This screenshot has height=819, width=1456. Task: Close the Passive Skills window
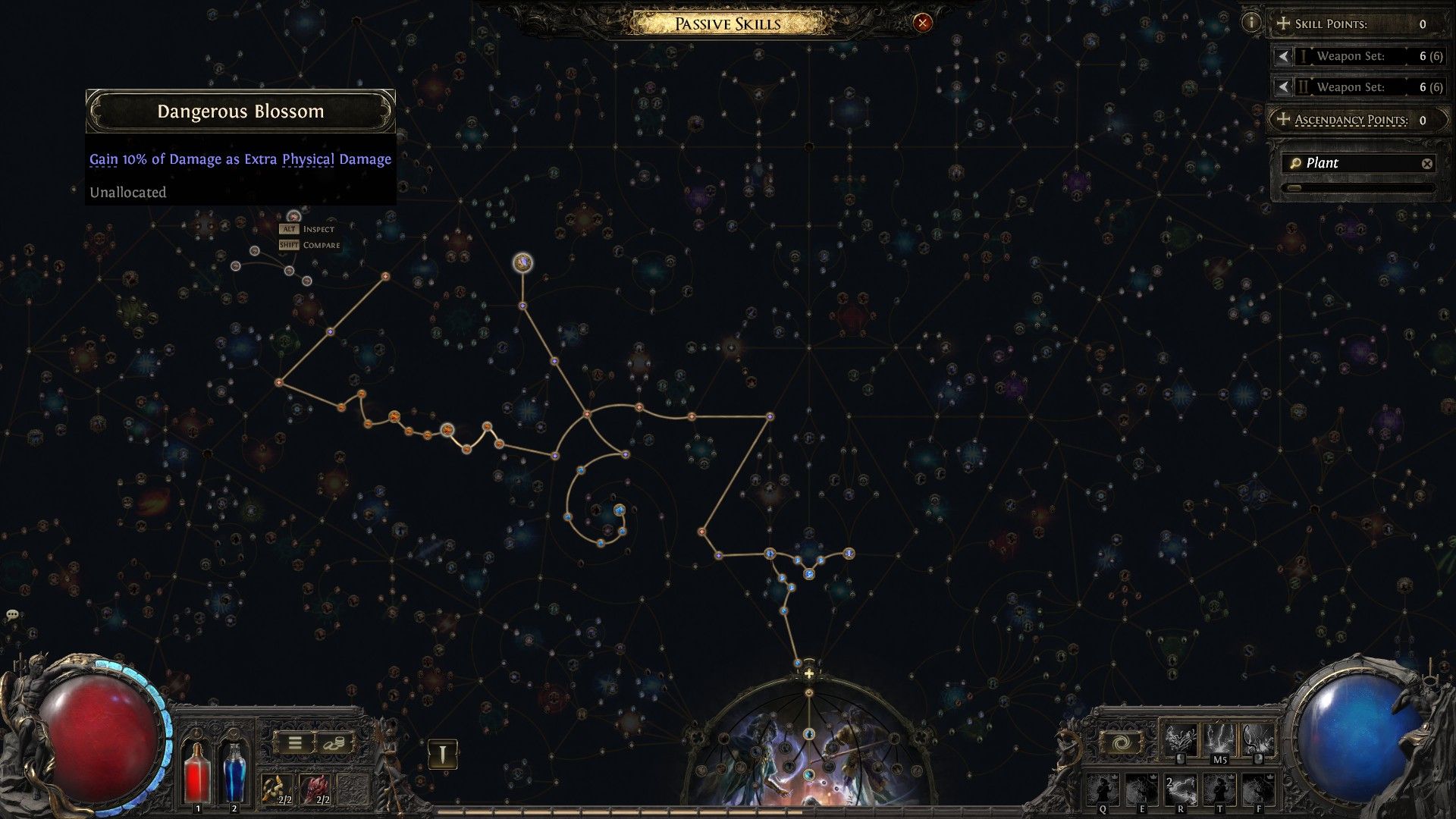tap(922, 24)
